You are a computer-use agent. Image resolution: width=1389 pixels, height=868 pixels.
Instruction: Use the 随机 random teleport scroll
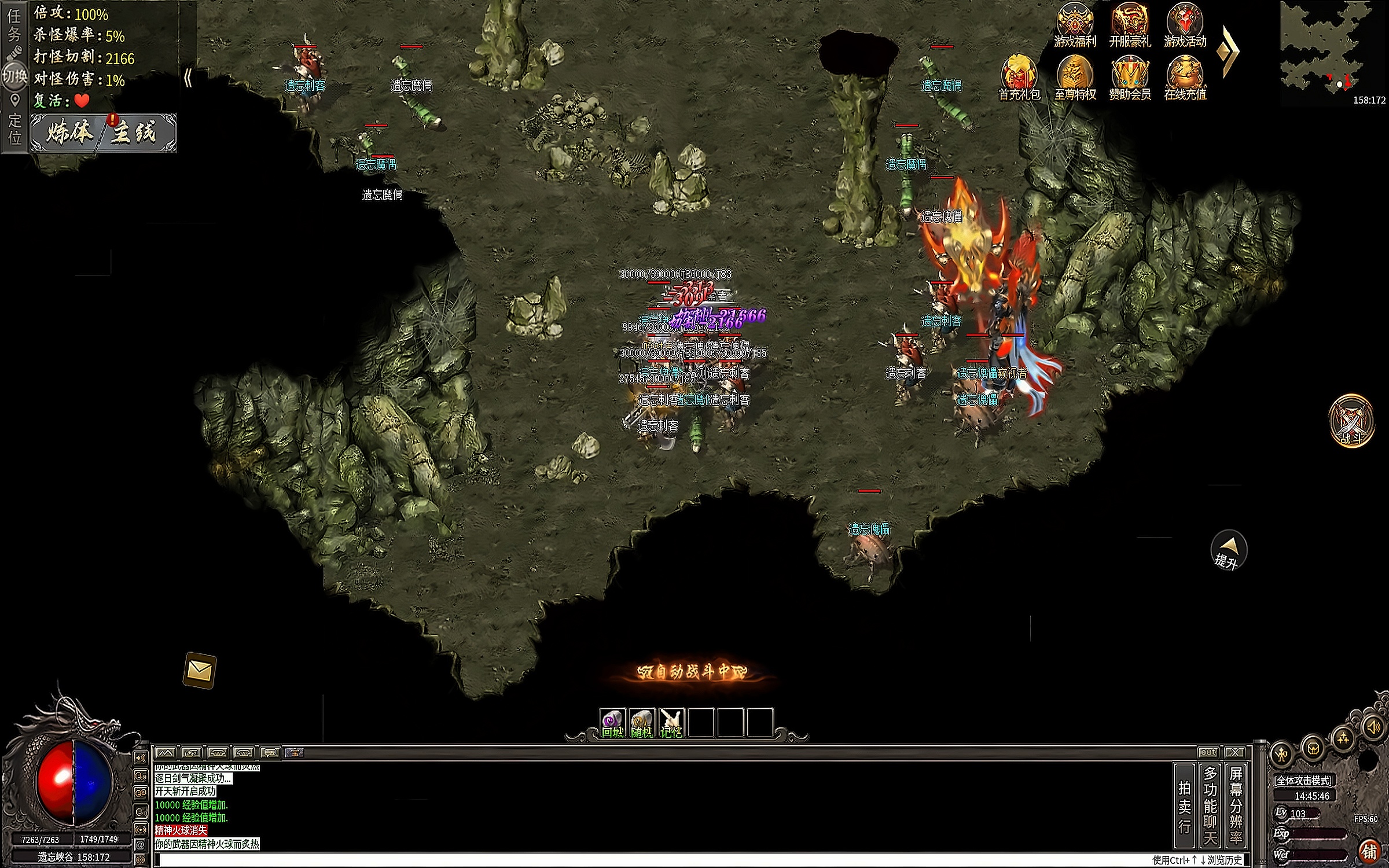(x=642, y=723)
